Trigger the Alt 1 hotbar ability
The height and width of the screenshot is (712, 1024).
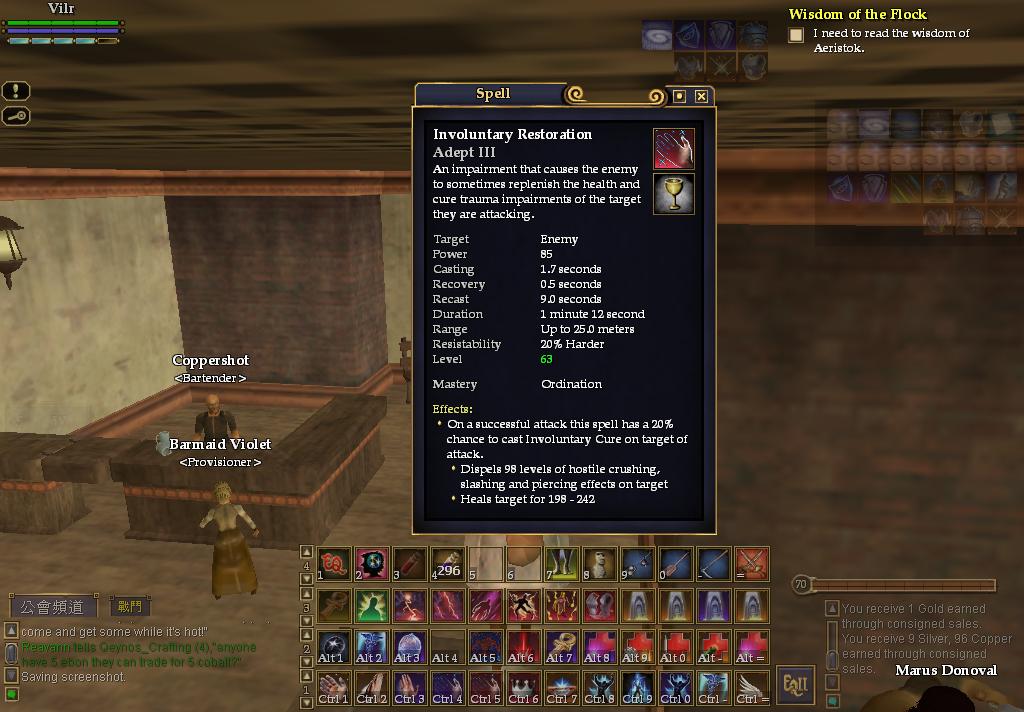[x=334, y=646]
